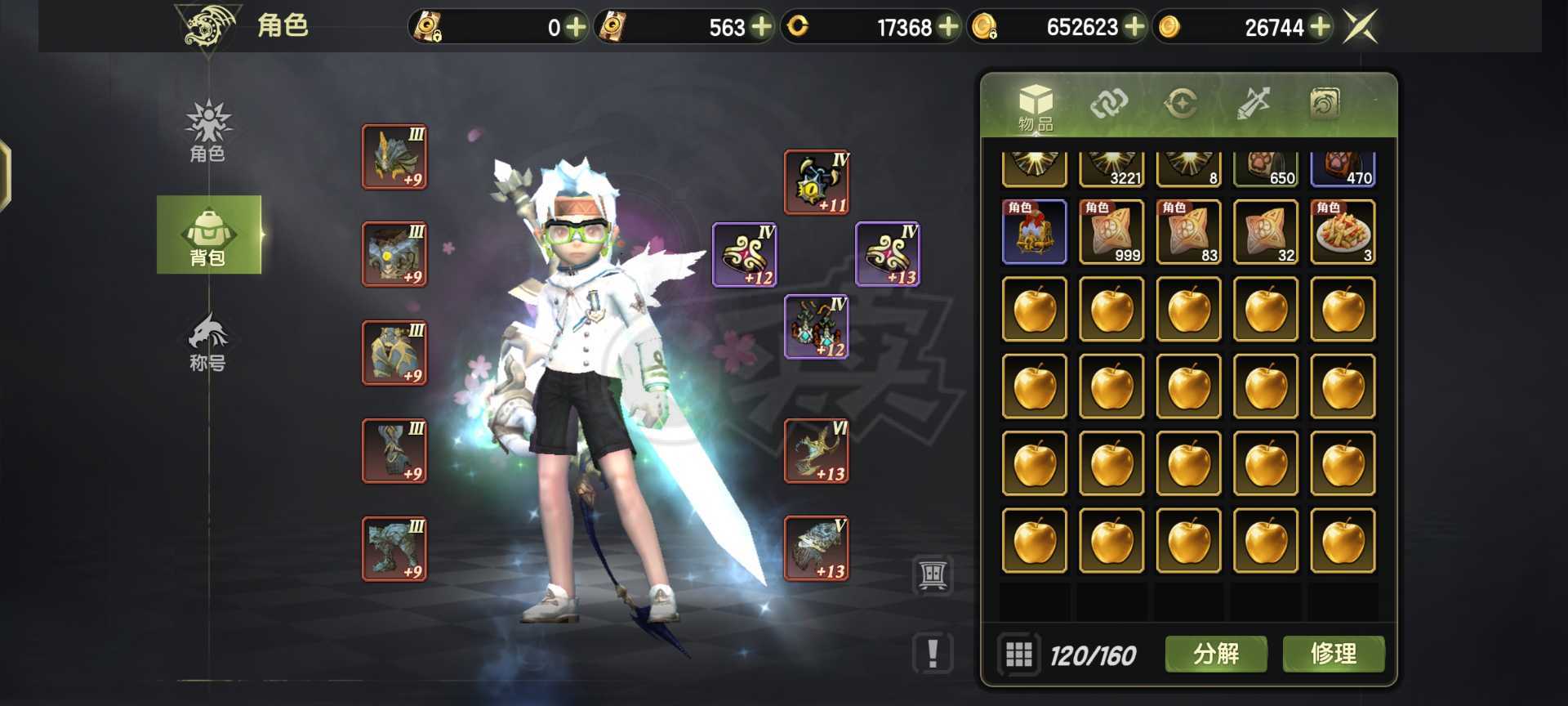Select the 背包 backpack tab
This screenshot has width=1568, height=706.
click(208, 235)
